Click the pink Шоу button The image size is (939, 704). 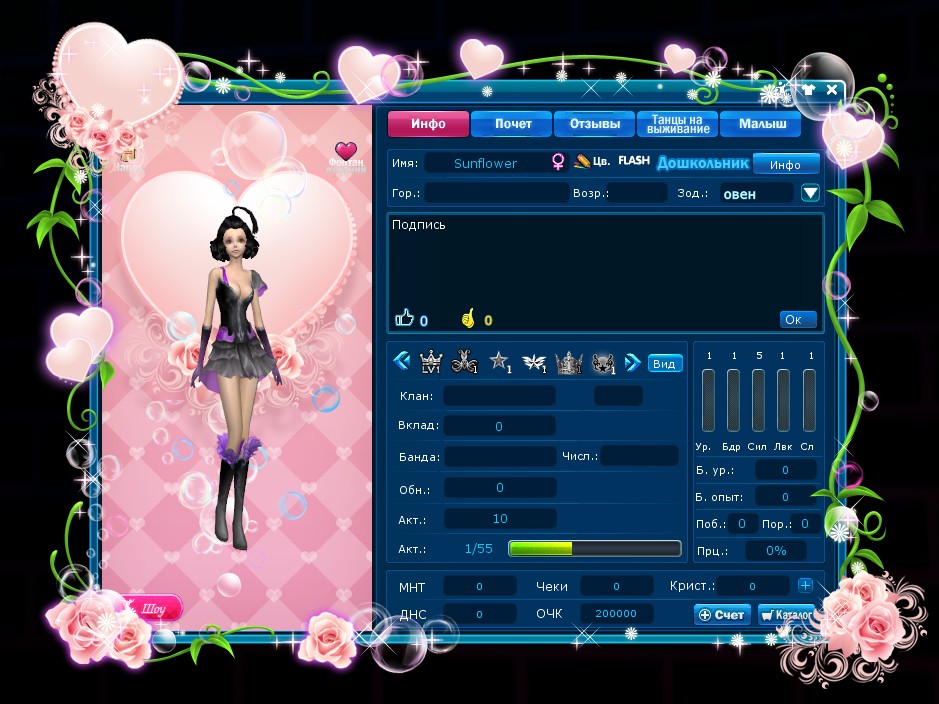[150, 607]
